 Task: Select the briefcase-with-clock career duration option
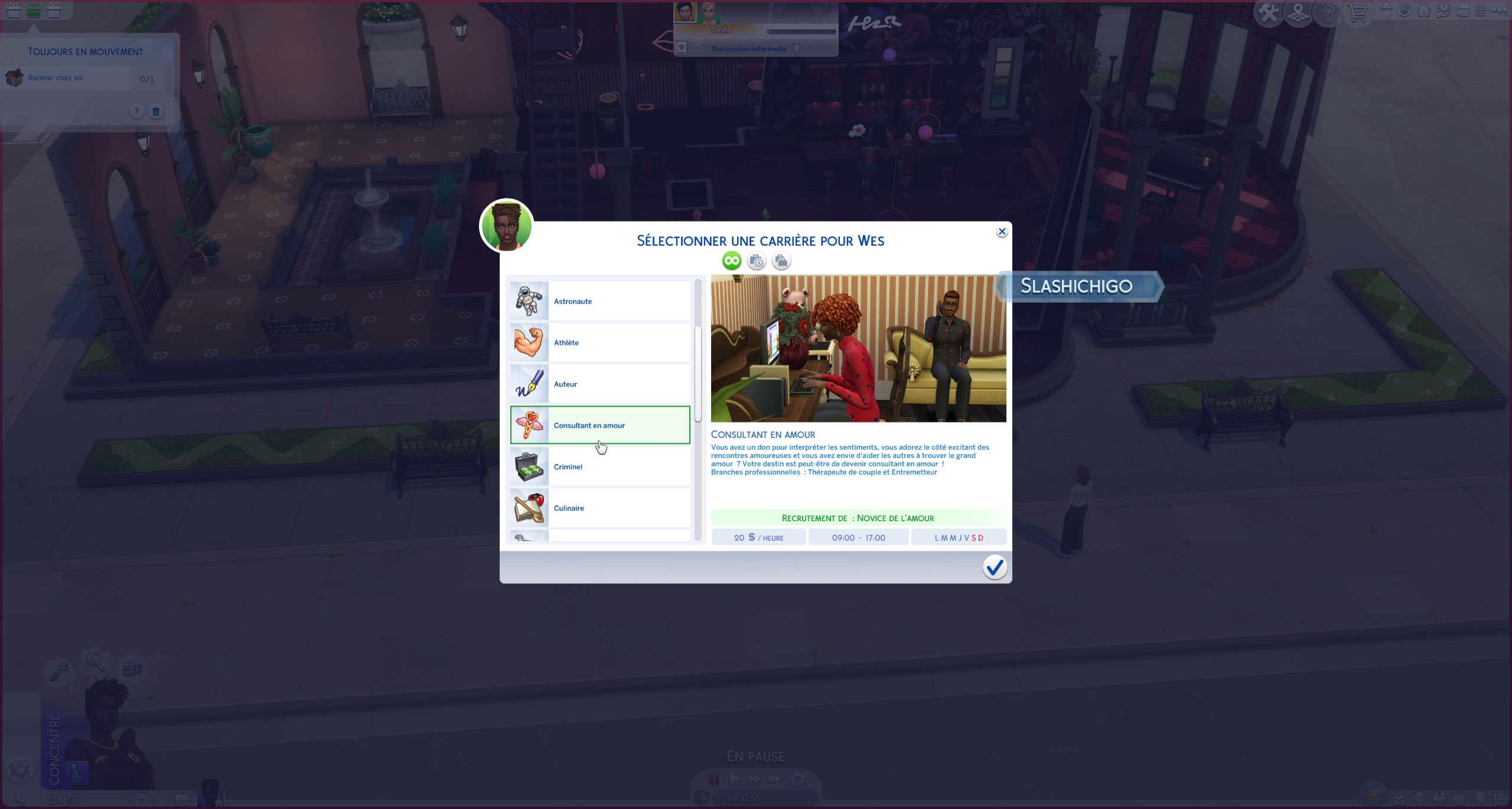click(757, 261)
